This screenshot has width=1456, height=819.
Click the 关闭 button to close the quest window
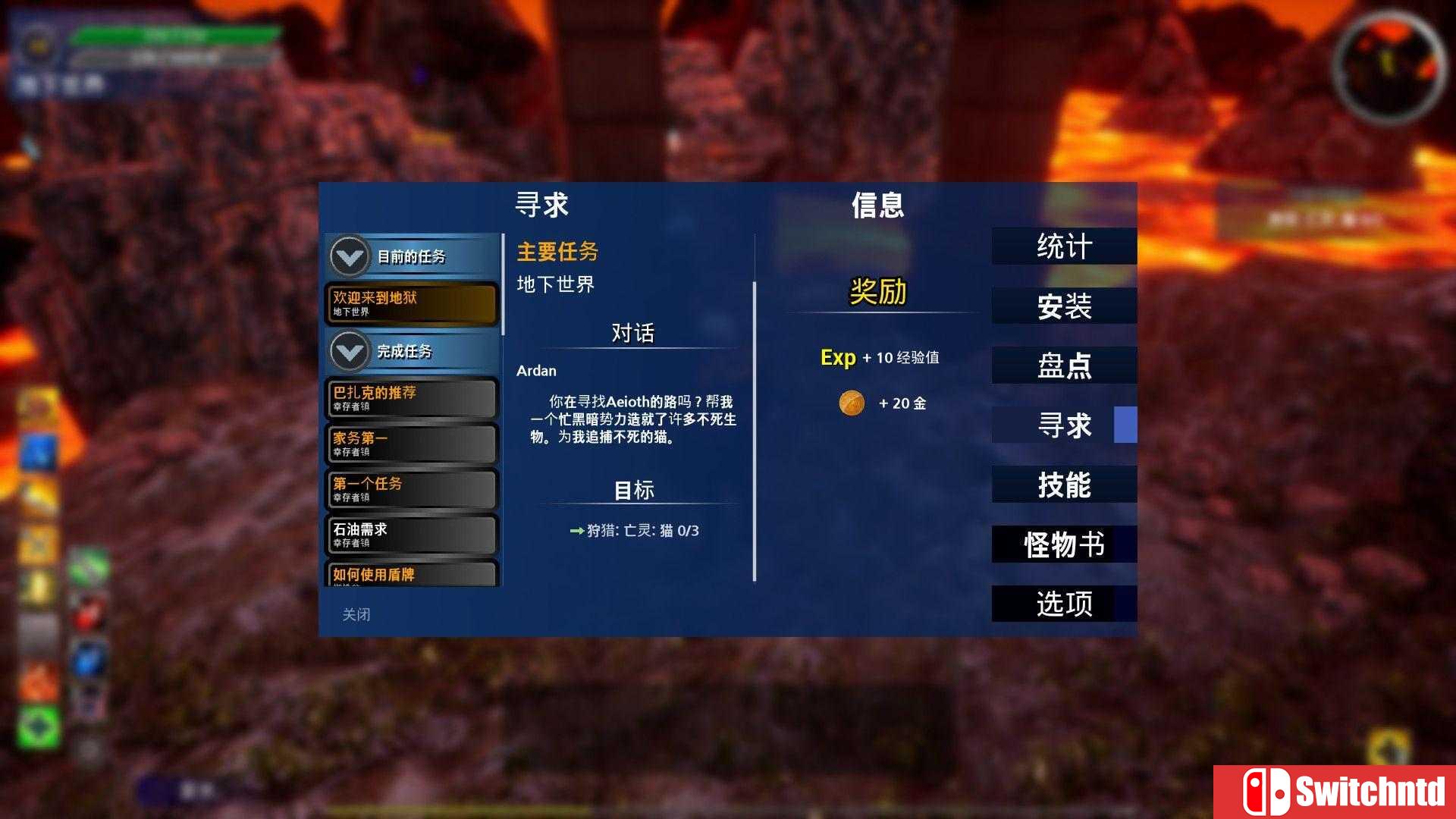point(356,614)
